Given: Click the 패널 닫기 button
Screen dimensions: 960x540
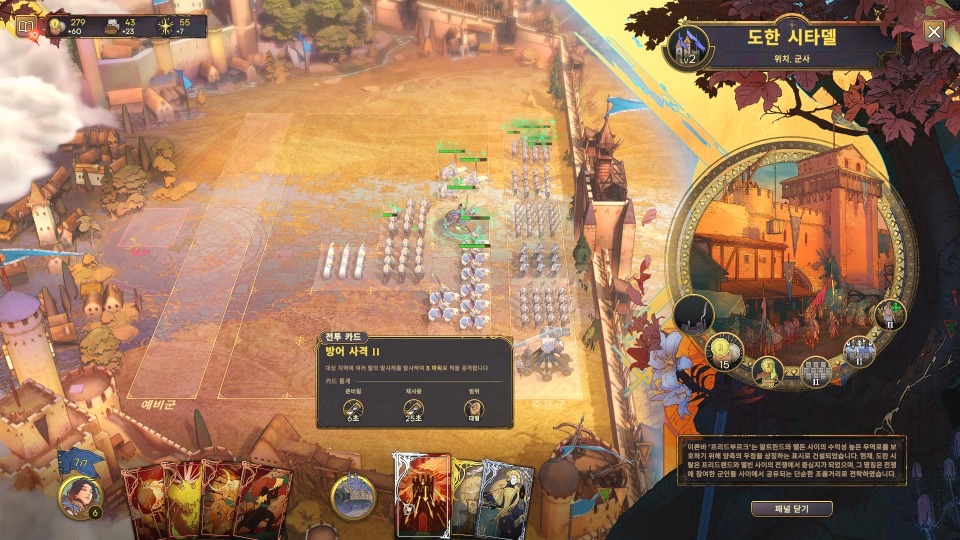Looking at the screenshot, I should (791, 508).
